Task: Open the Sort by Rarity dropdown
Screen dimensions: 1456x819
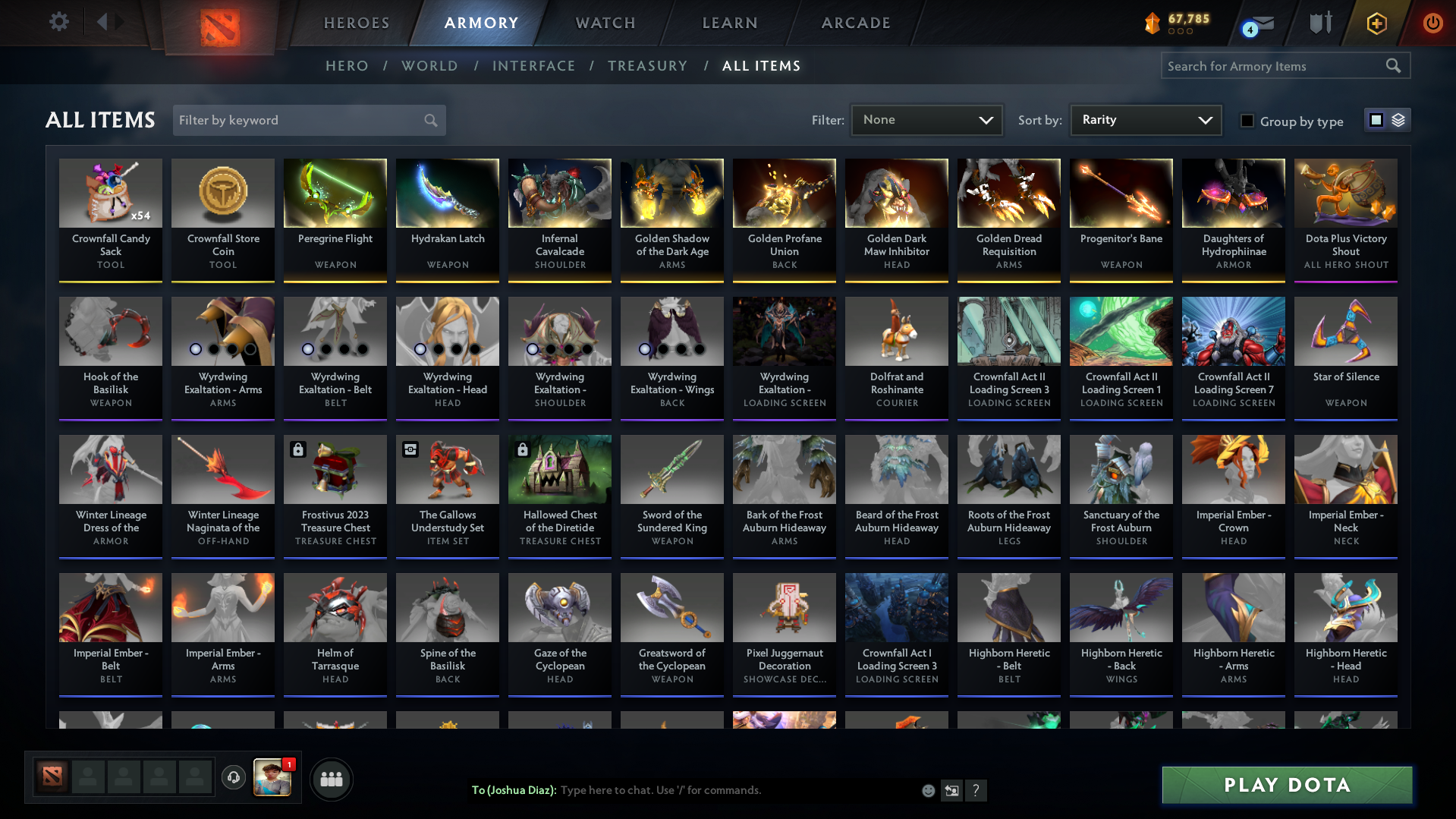Action: tap(1145, 119)
